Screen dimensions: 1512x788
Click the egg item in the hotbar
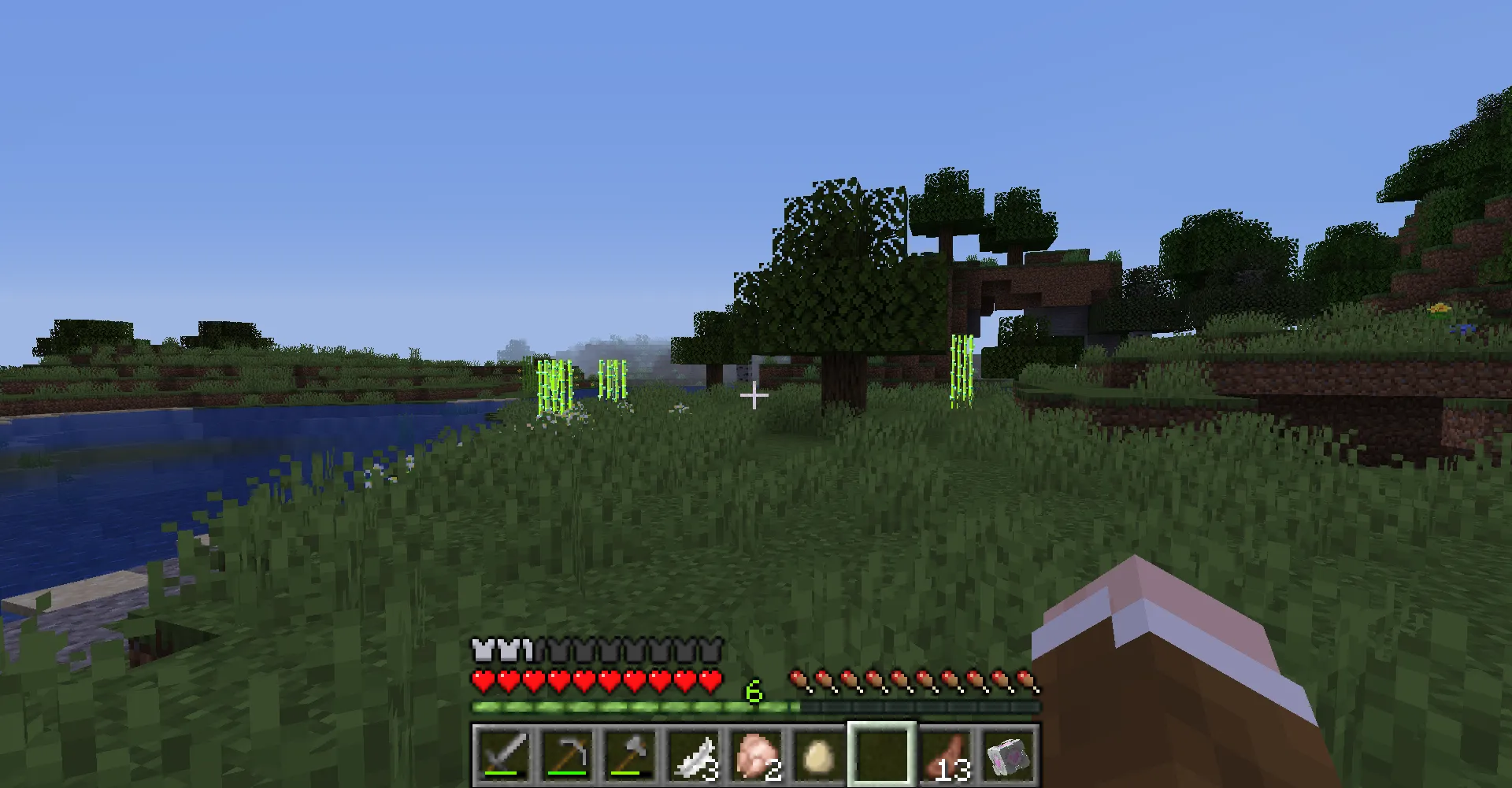819,756
